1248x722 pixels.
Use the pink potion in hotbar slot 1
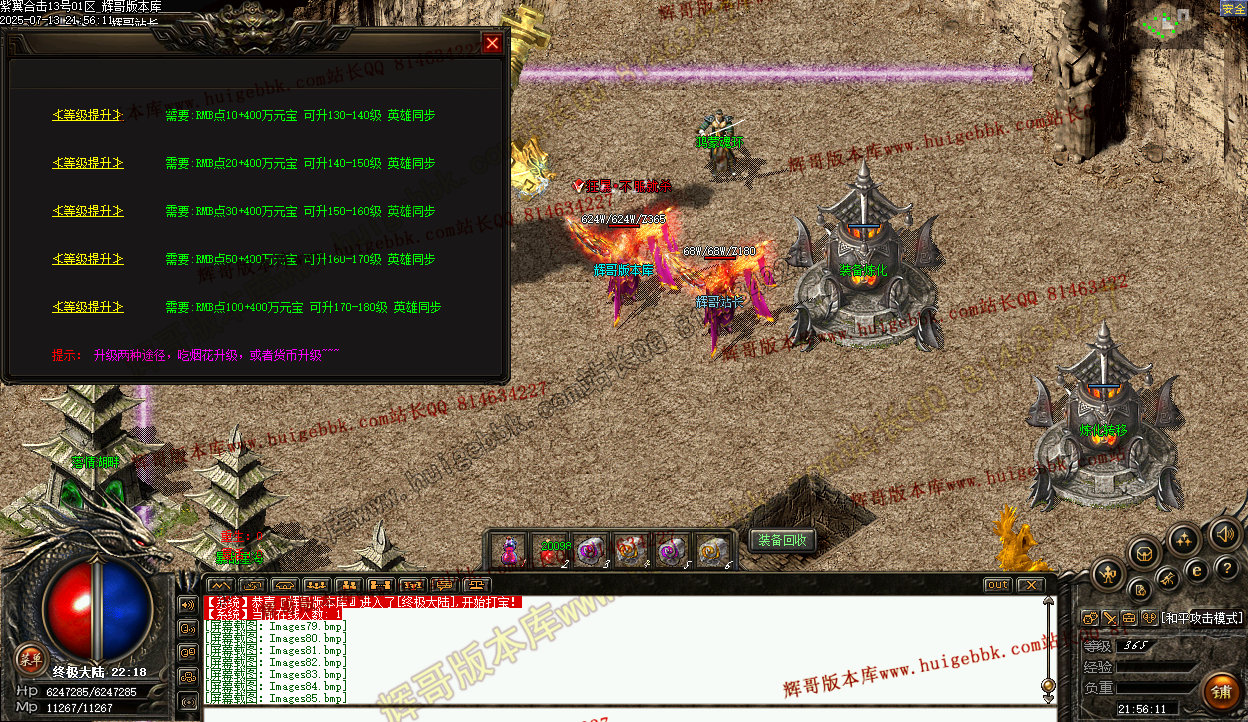point(510,551)
